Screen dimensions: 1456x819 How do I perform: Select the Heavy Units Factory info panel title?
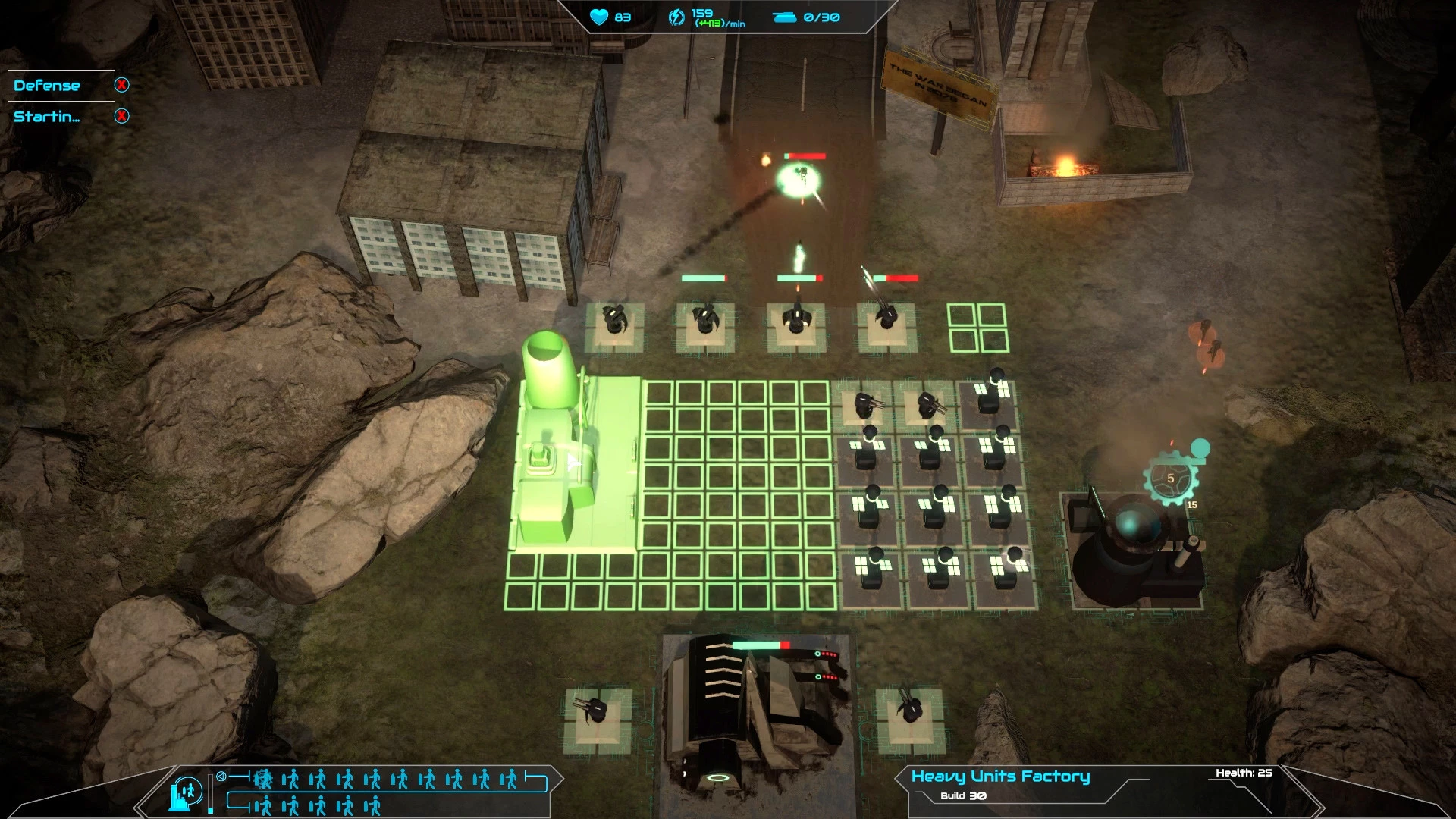coord(1000,776)
